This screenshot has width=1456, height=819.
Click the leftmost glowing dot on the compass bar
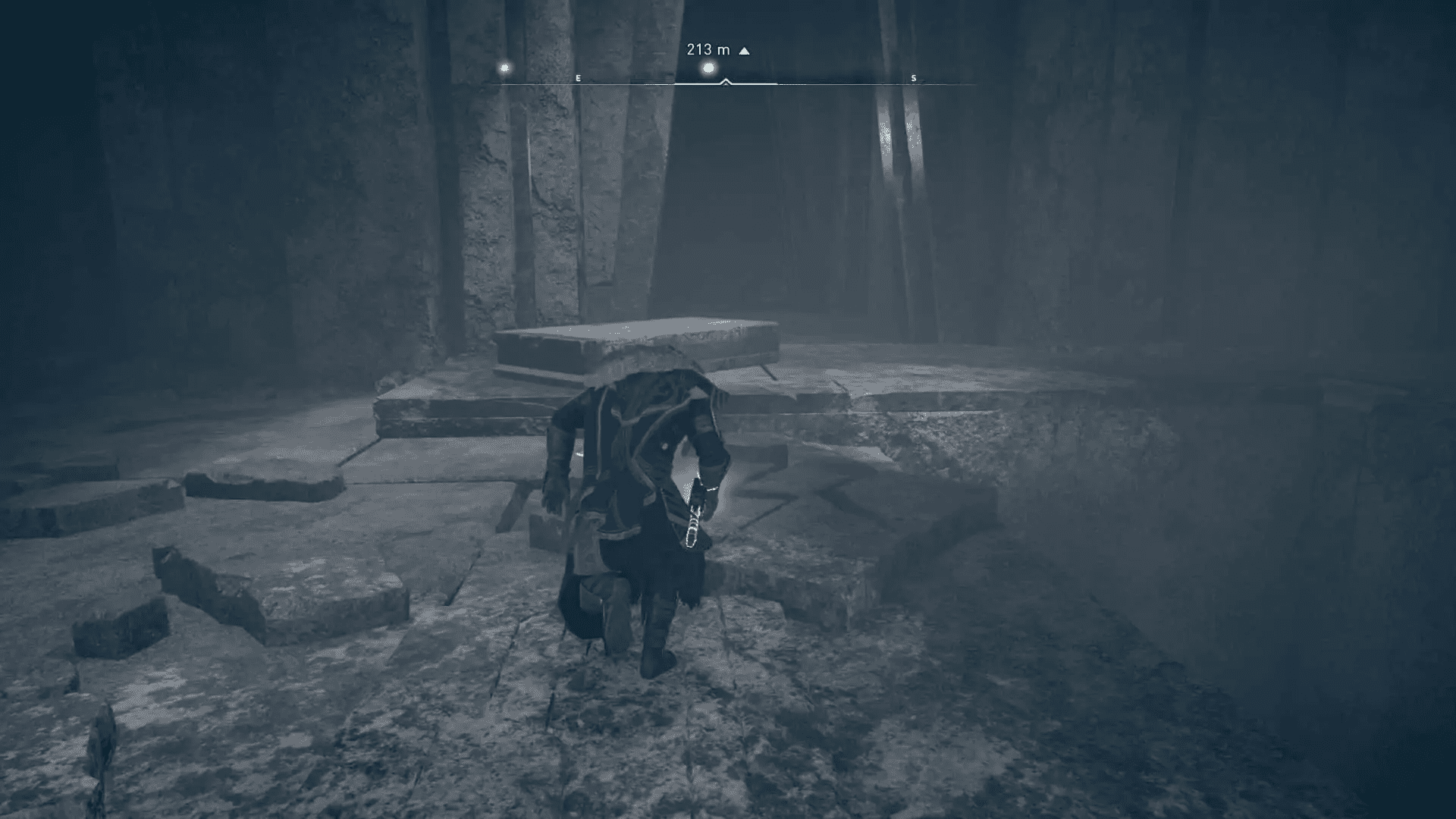[503, 67]
